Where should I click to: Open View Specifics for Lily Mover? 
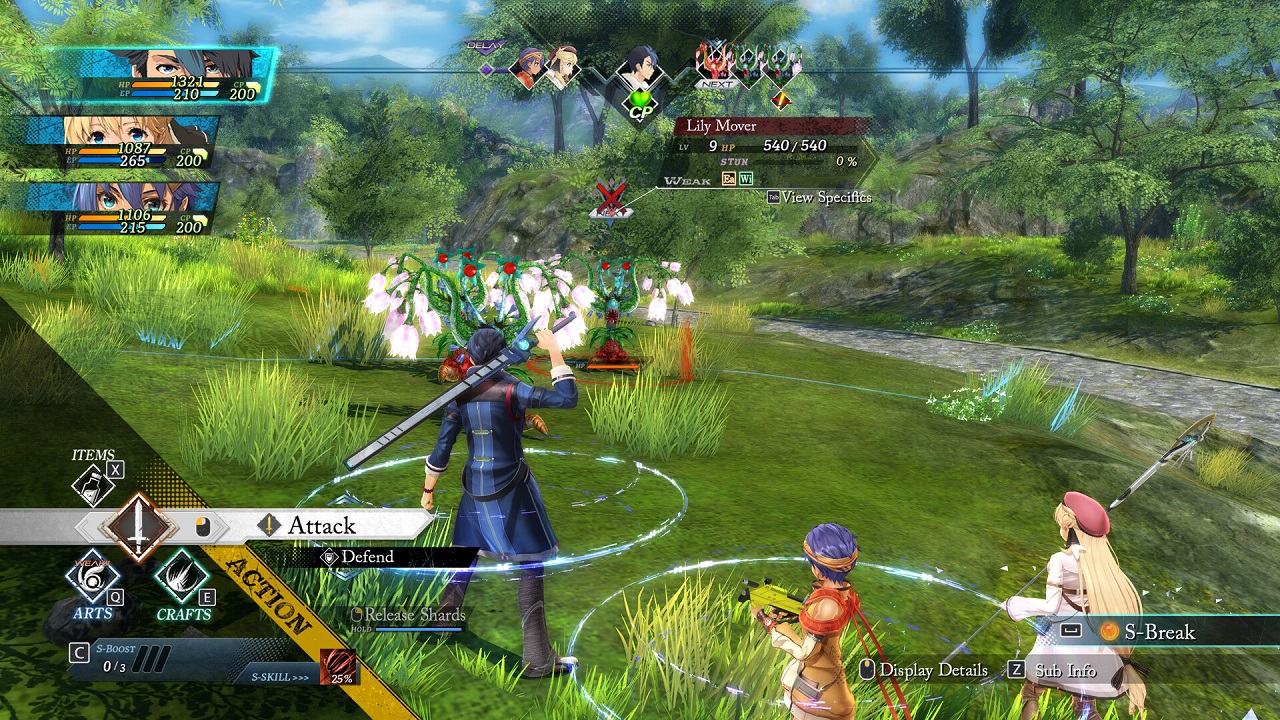click(x=827, y=197)
